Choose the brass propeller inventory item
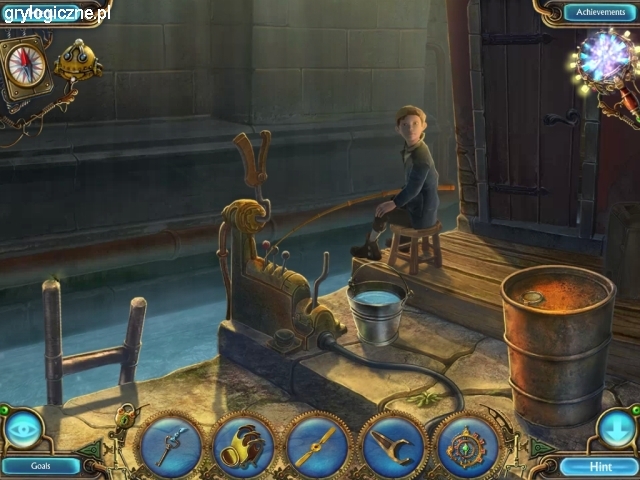The width and height of the screenshot is (640, 480). pos(318,445)
